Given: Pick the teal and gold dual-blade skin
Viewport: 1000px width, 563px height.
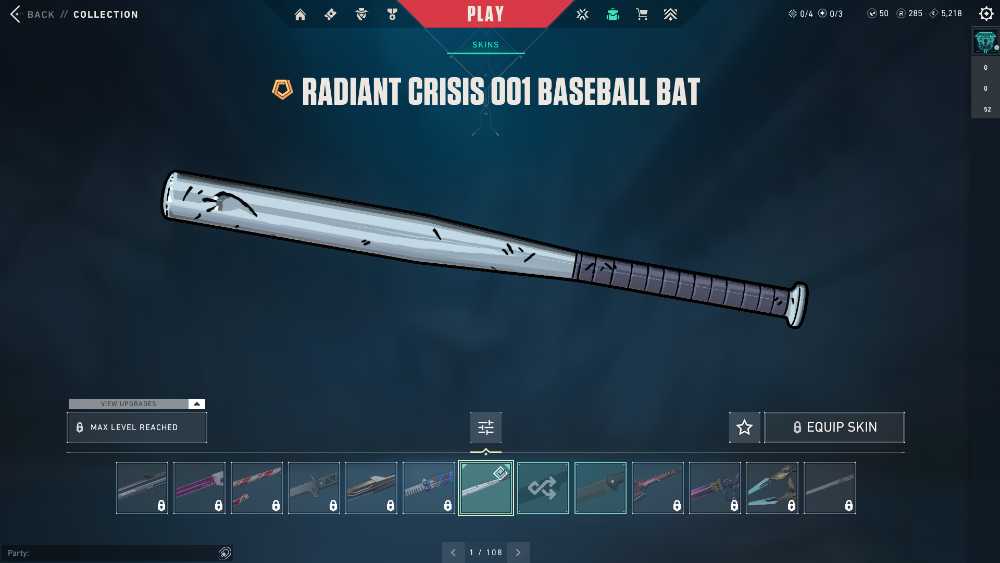Looking at the screenshot, I should pos(772,488).
